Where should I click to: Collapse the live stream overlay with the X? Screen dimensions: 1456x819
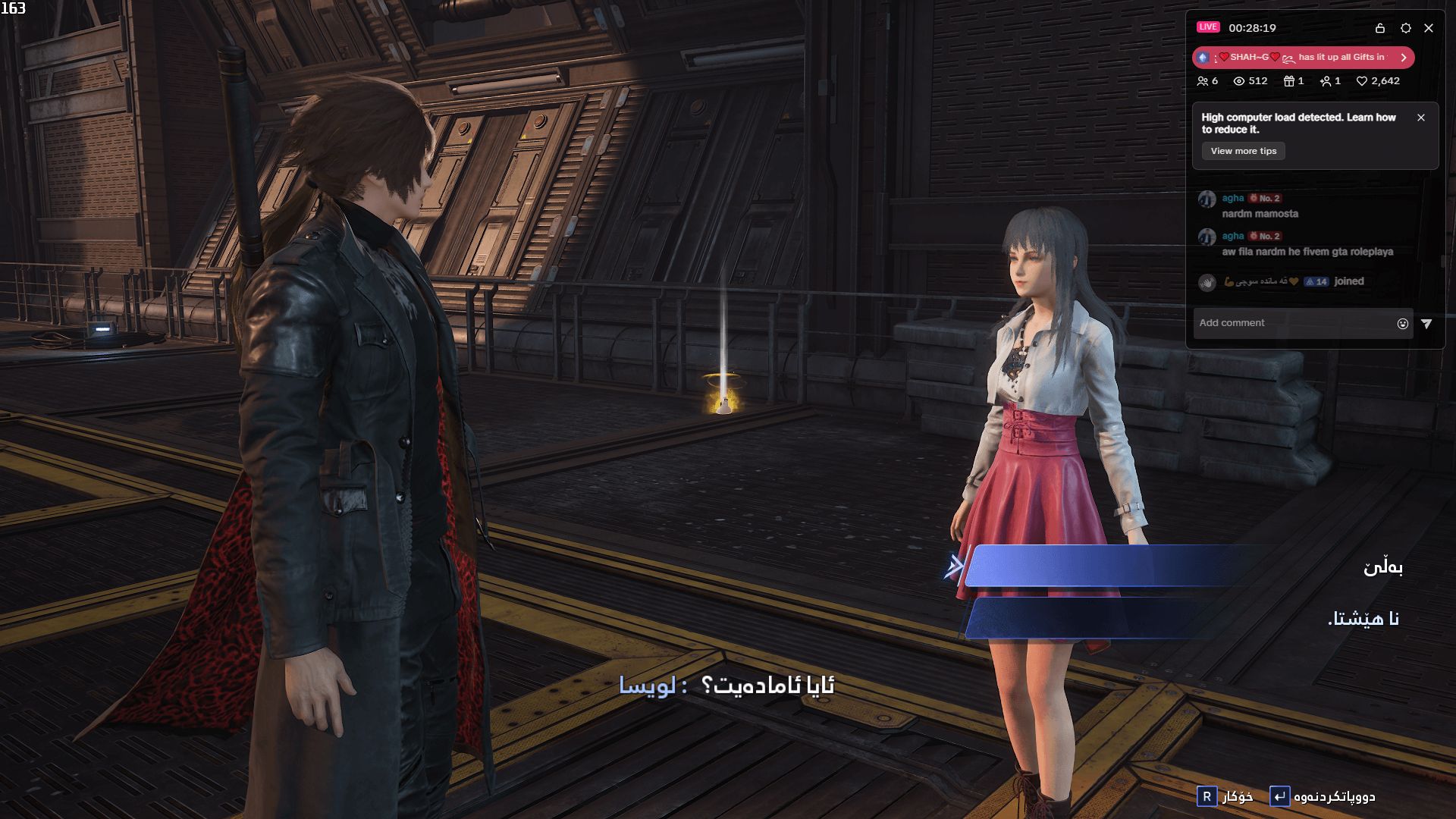click(1430, 28)
